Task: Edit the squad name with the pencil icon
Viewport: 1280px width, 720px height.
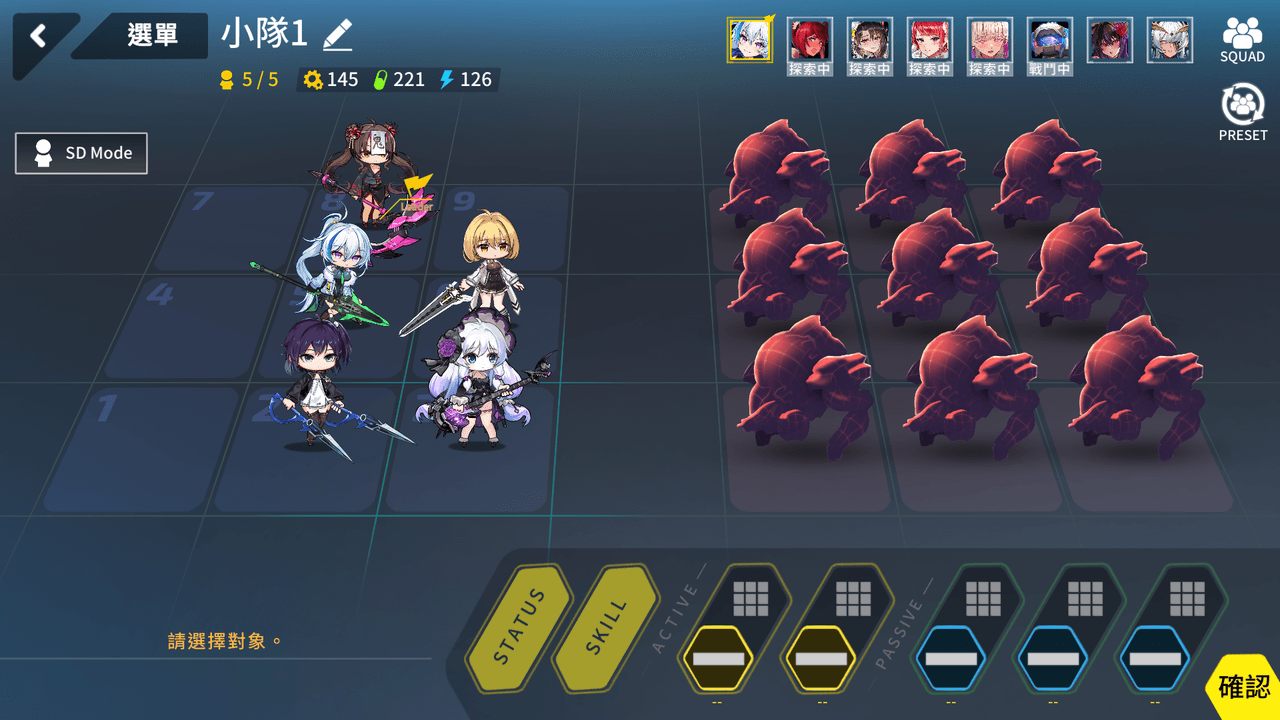Action: (x=338, y=36)
